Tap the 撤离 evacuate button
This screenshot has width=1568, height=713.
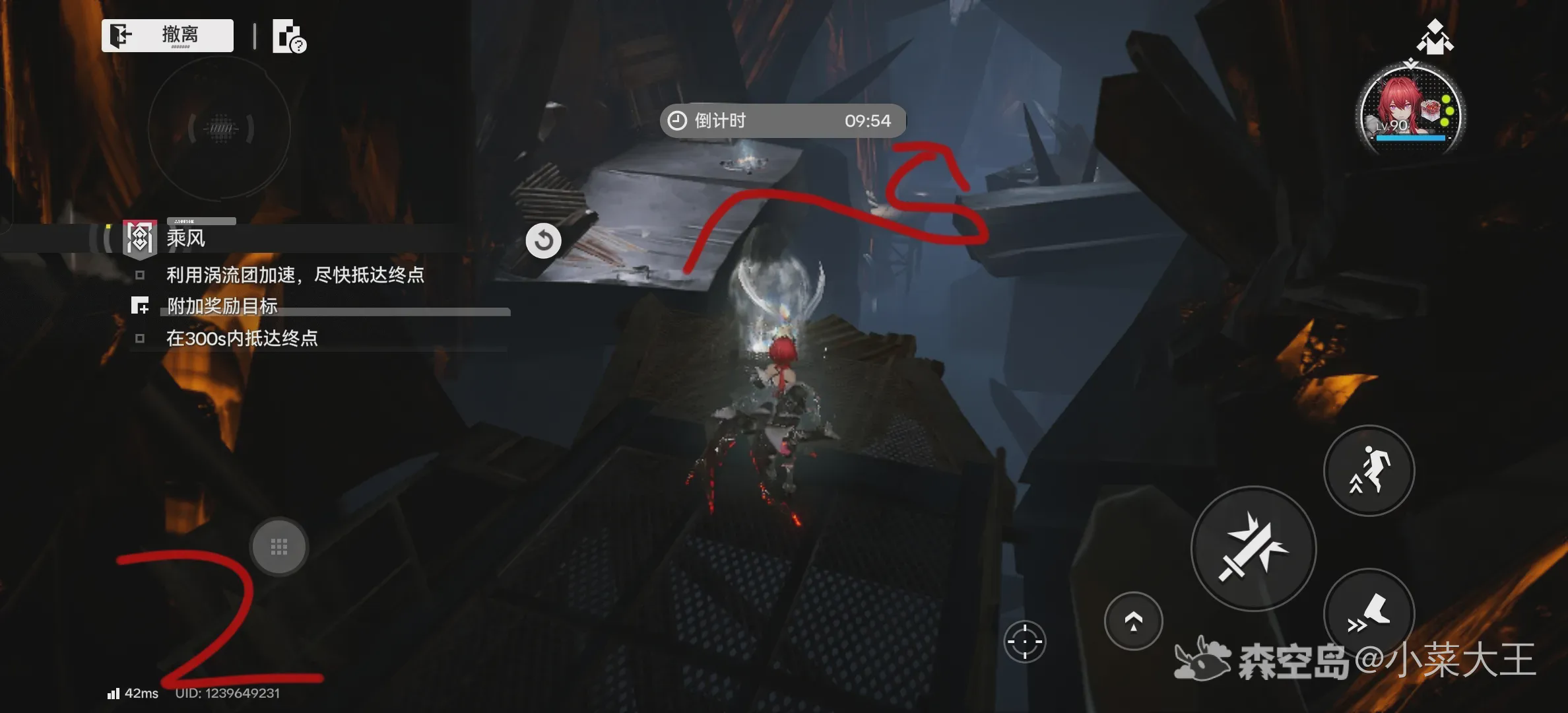point(168,35)
